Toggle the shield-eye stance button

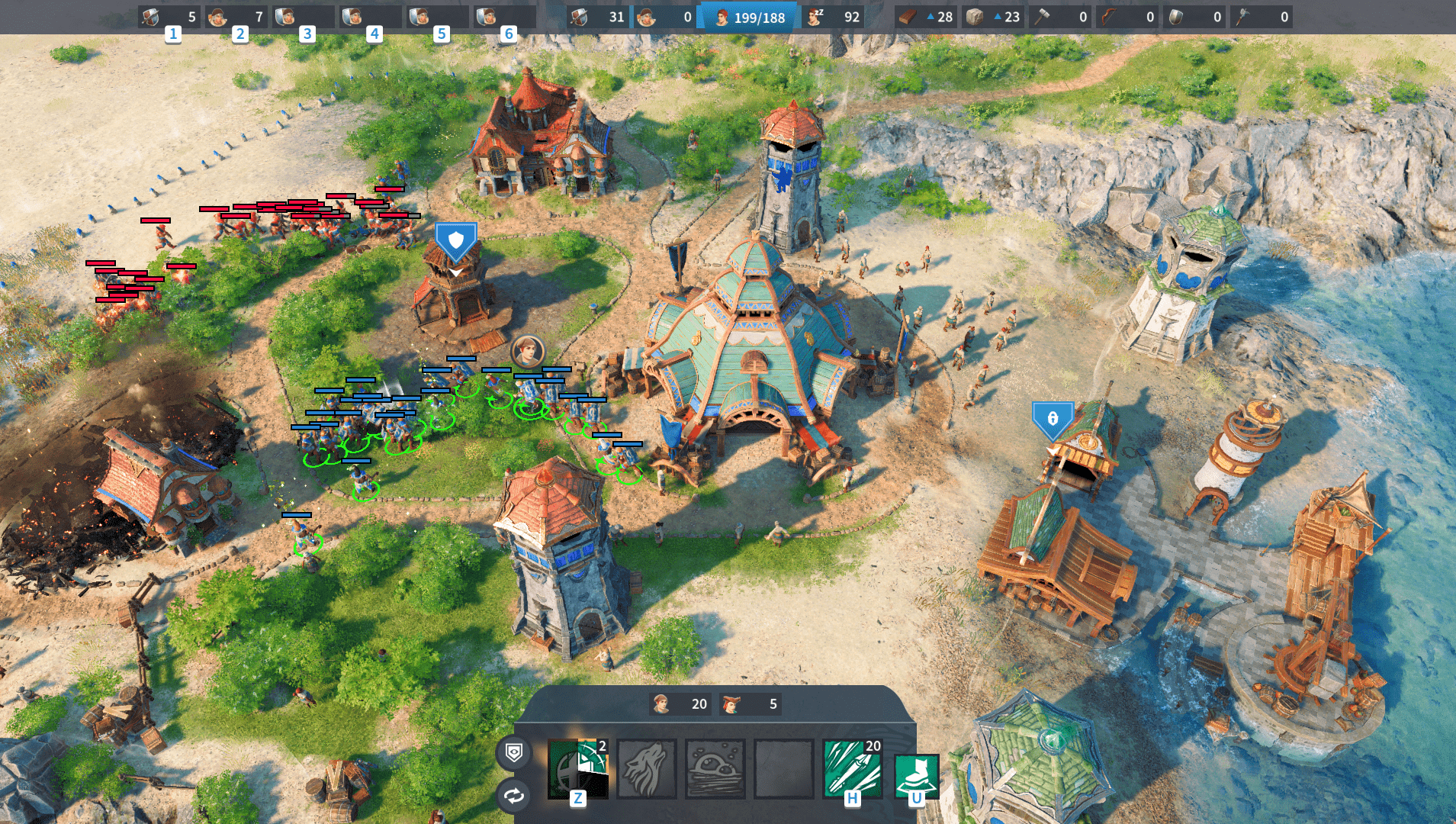[514, 753]
